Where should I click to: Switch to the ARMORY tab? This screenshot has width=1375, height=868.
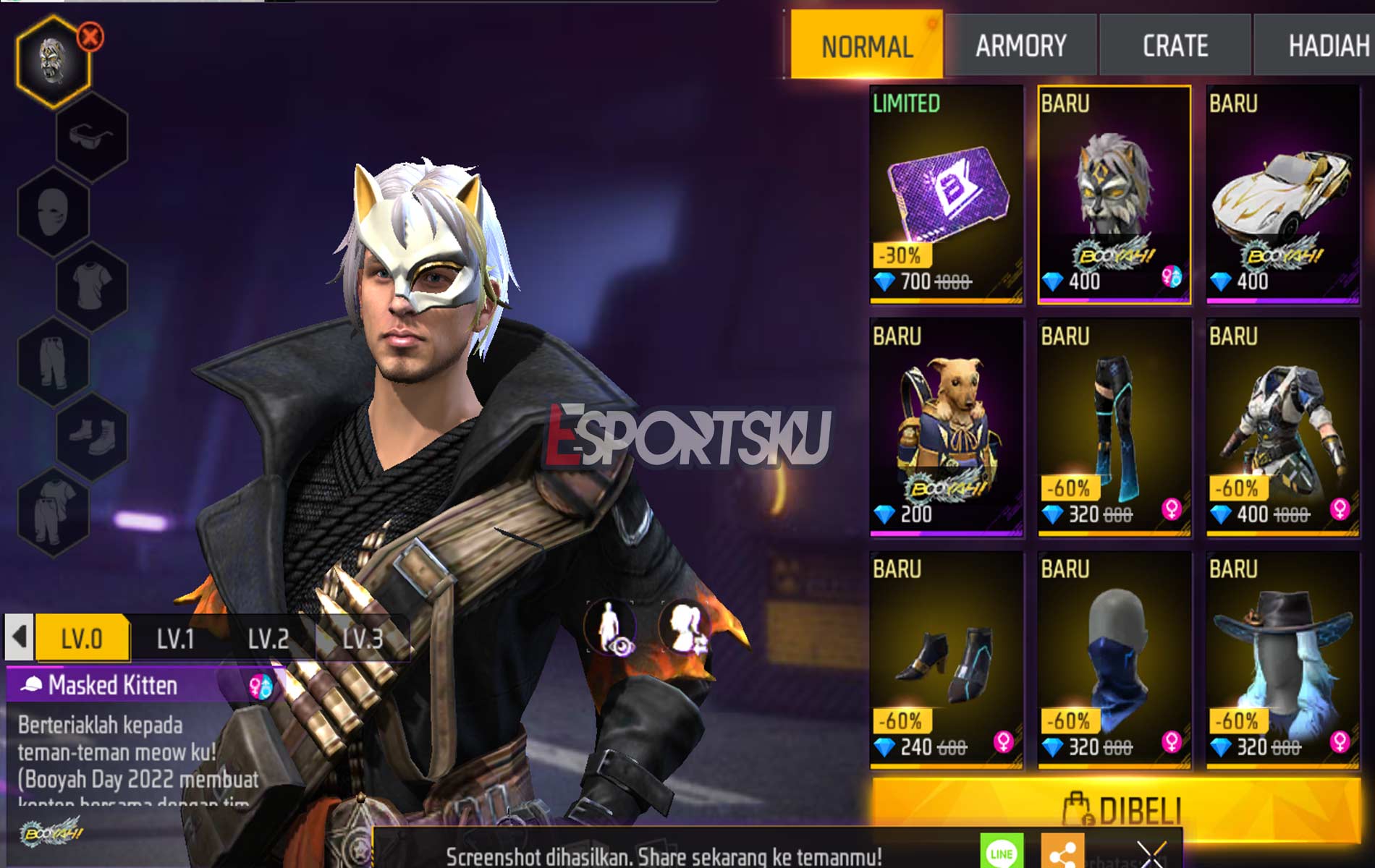pos(1020,45)
